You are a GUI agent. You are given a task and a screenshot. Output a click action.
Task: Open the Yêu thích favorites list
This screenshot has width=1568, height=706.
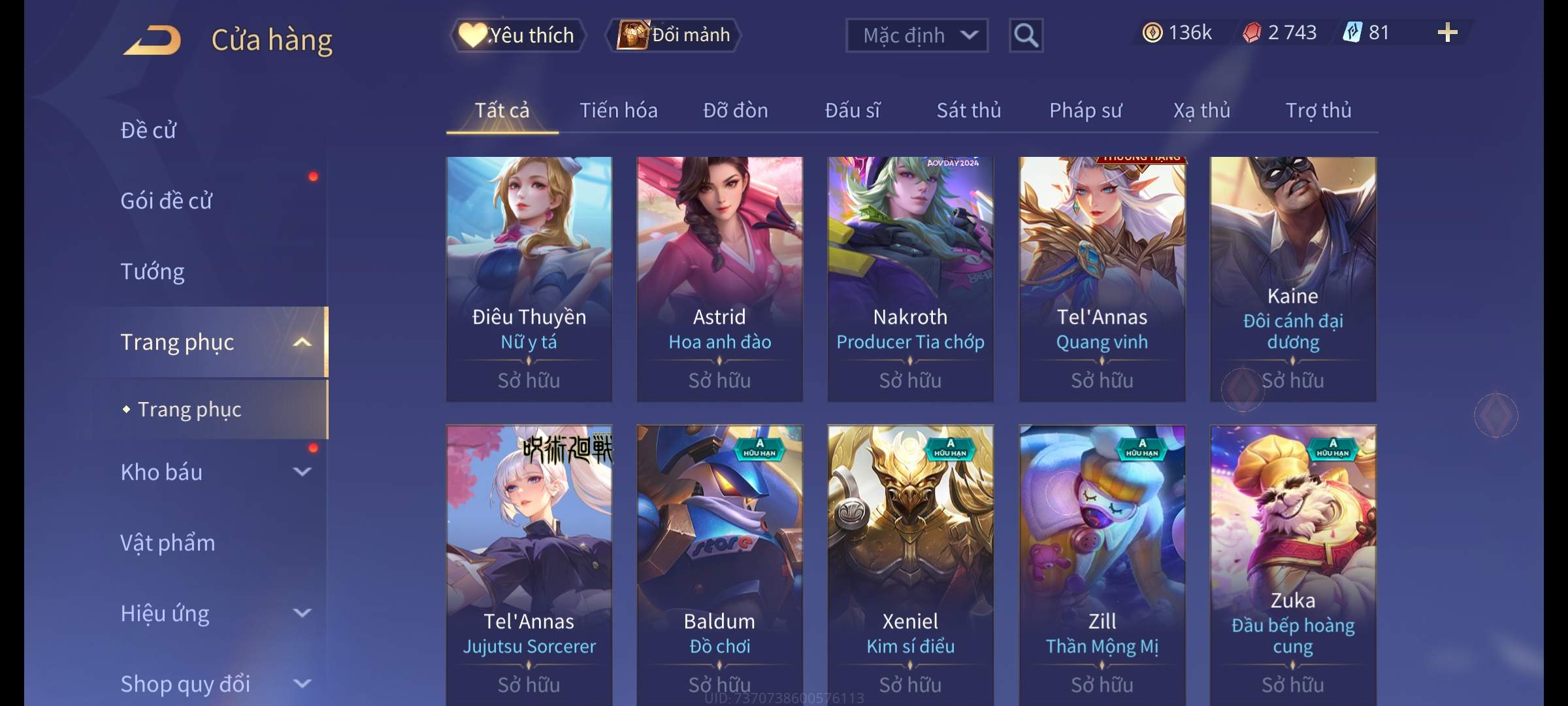pos(517,35)
